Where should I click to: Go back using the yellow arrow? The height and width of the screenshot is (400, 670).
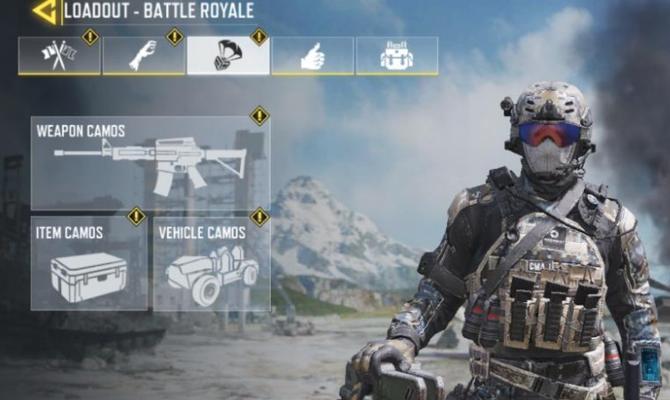[44, 12]
